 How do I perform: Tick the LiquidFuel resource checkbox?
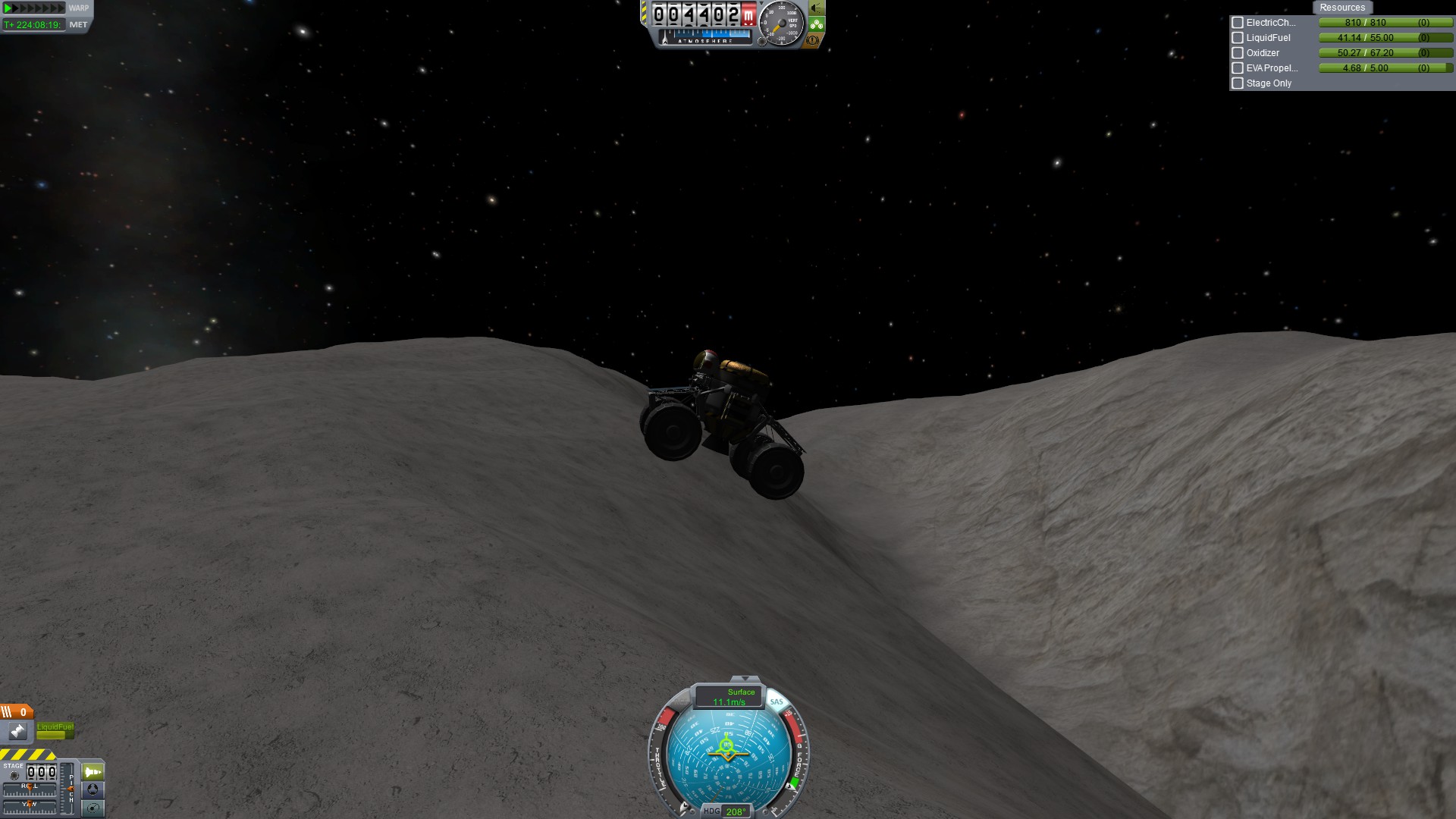coord(1238,38)
